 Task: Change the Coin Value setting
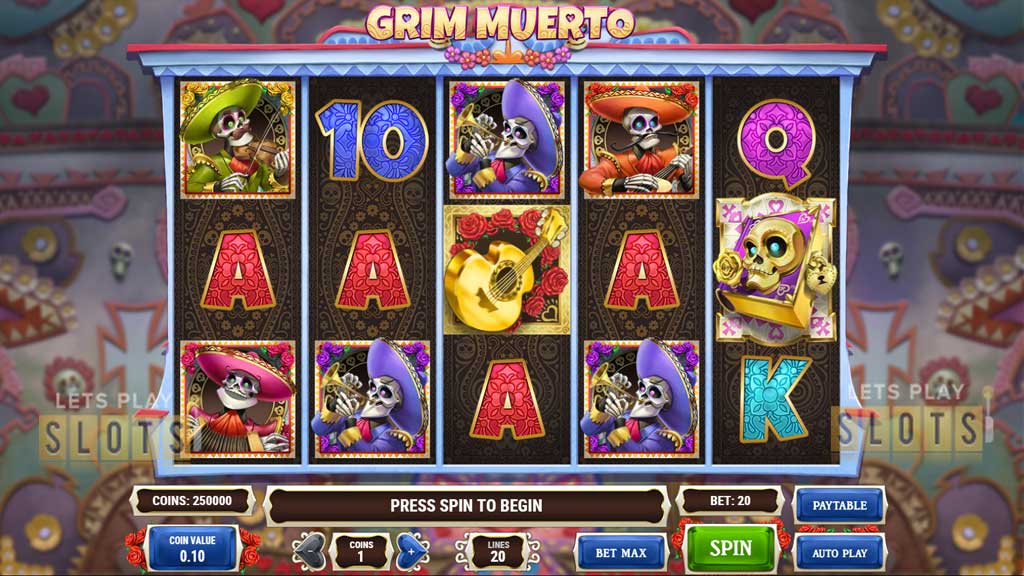coord(192,549)
